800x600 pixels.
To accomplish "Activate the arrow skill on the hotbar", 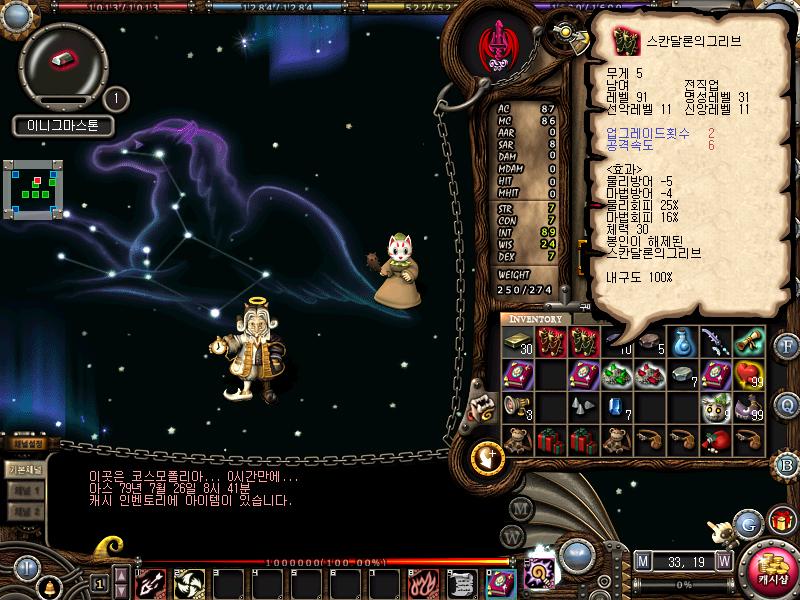I will pyautogui.click(x=151, y=582).
